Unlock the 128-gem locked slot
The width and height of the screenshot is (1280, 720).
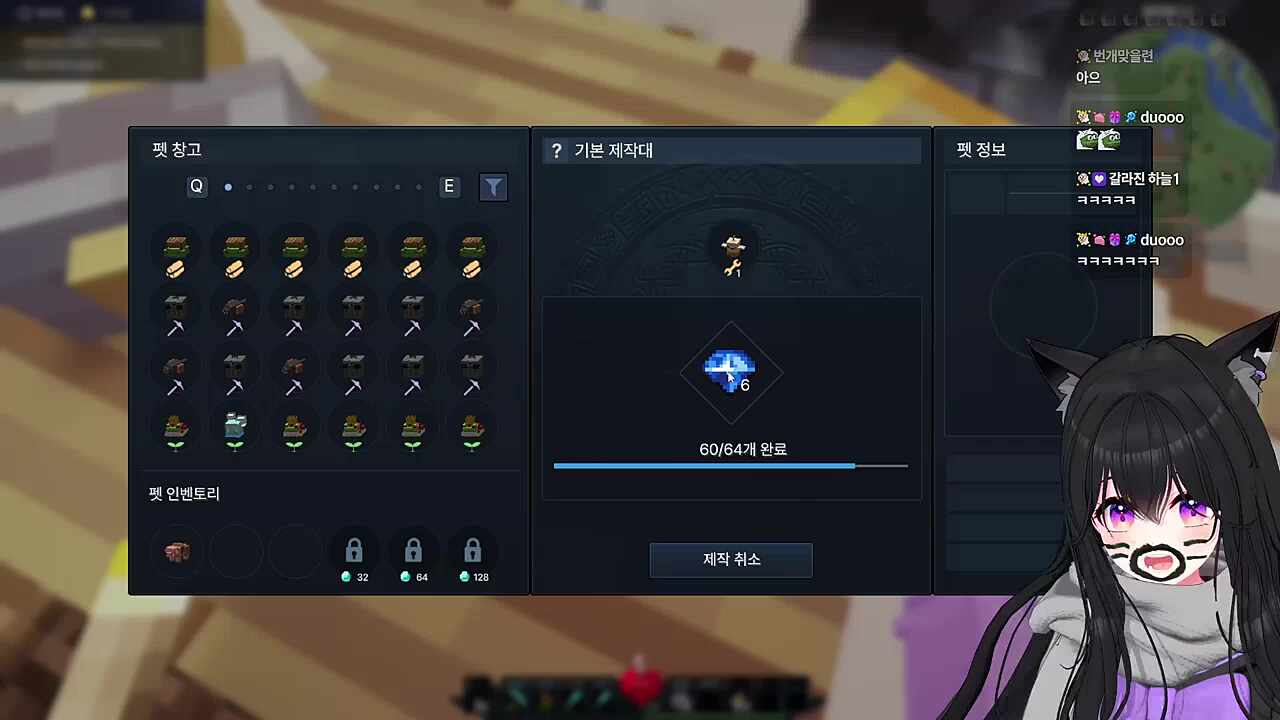pos(472,551)
